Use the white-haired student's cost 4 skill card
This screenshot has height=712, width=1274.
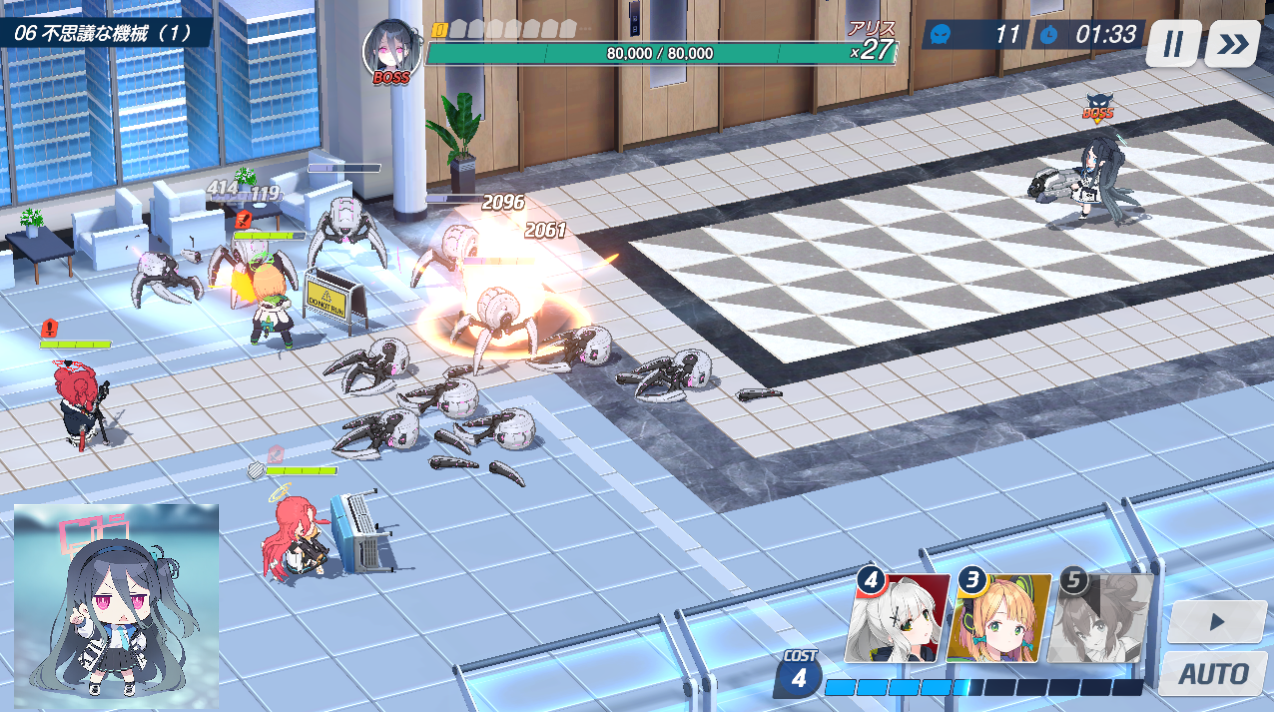coord(897,619)
